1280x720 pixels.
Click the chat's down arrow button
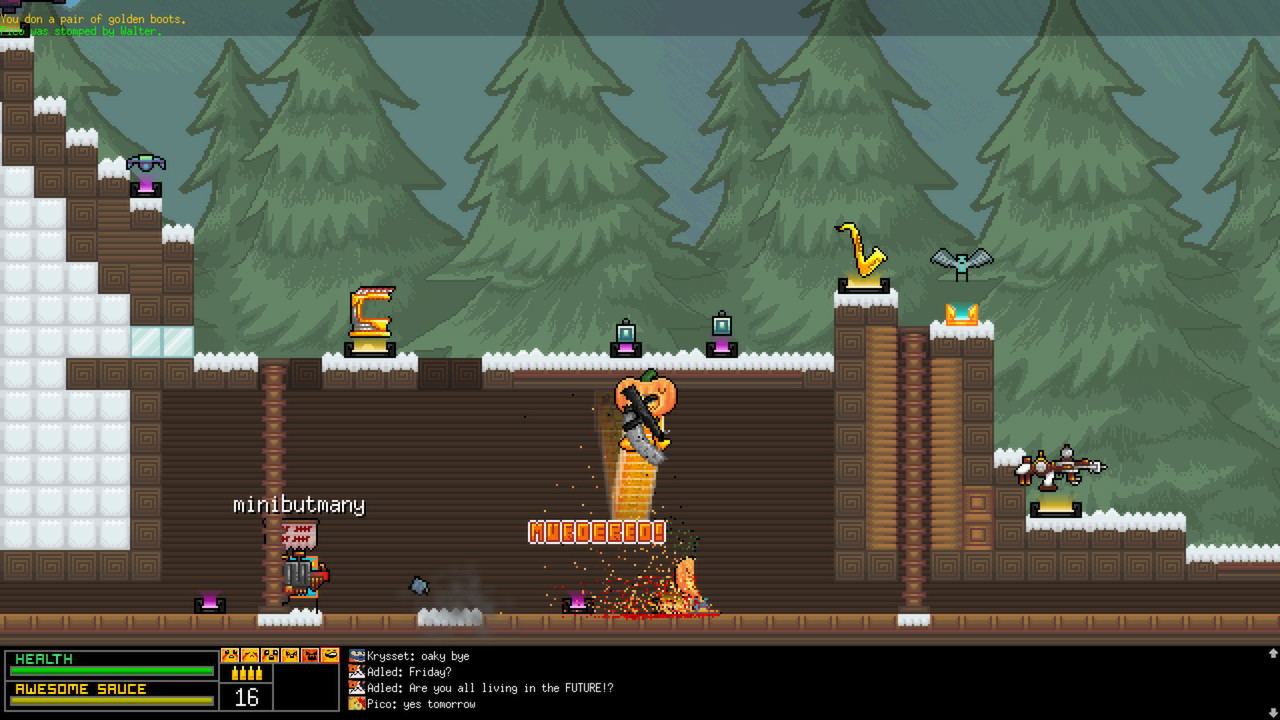click(x=1272, y=711)
